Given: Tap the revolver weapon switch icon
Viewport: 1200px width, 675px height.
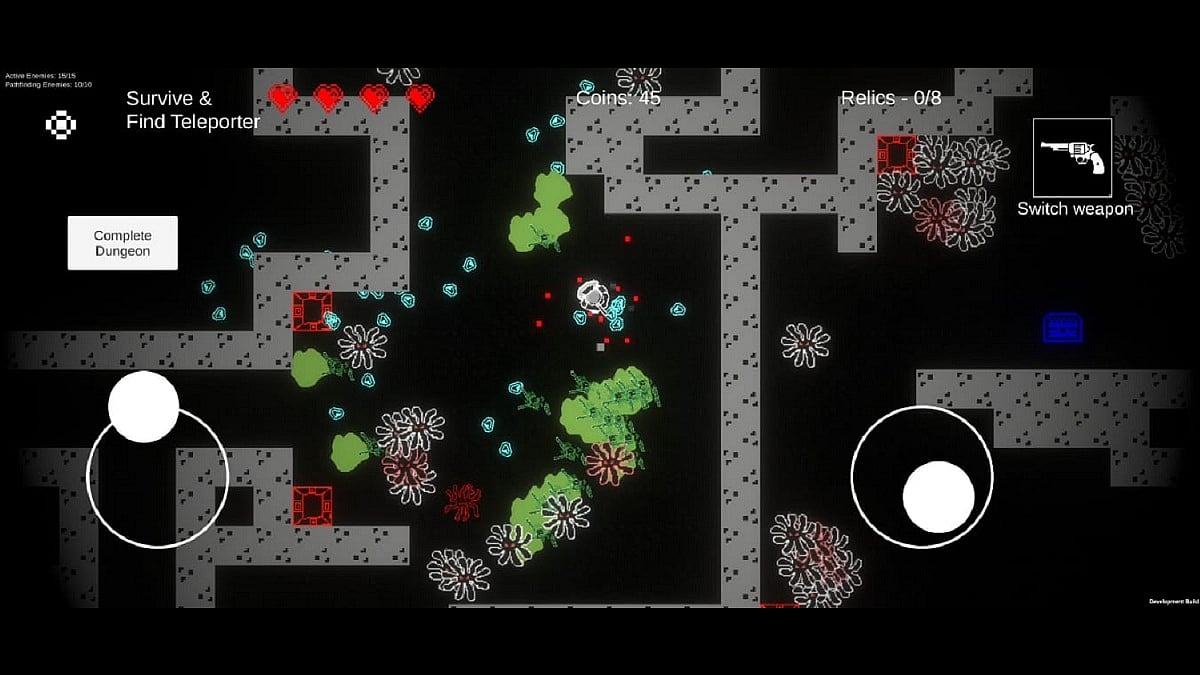Looking at the screenshot, I should [1072, 157].
